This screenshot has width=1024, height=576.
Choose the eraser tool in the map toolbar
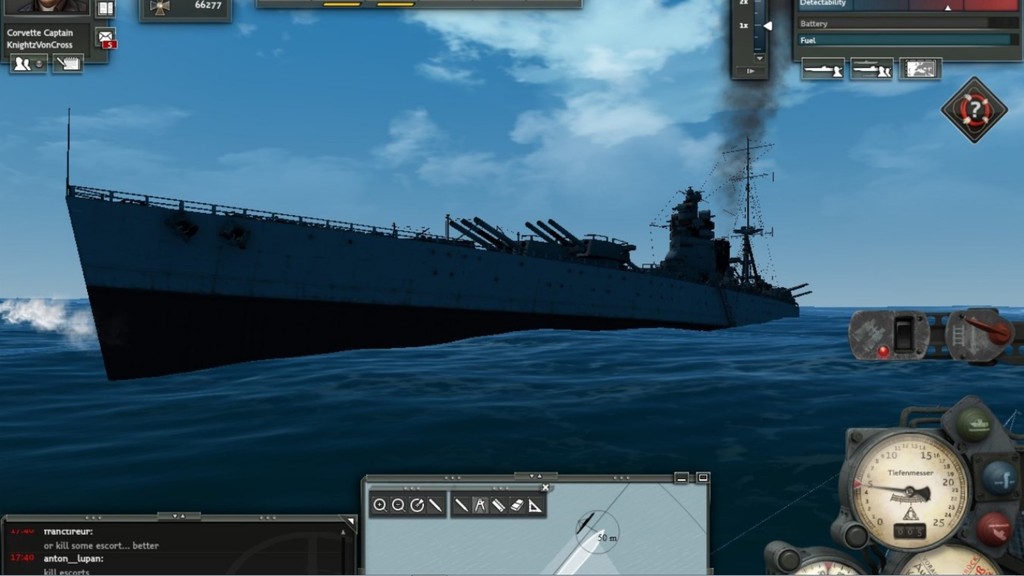tap(517, 506)
